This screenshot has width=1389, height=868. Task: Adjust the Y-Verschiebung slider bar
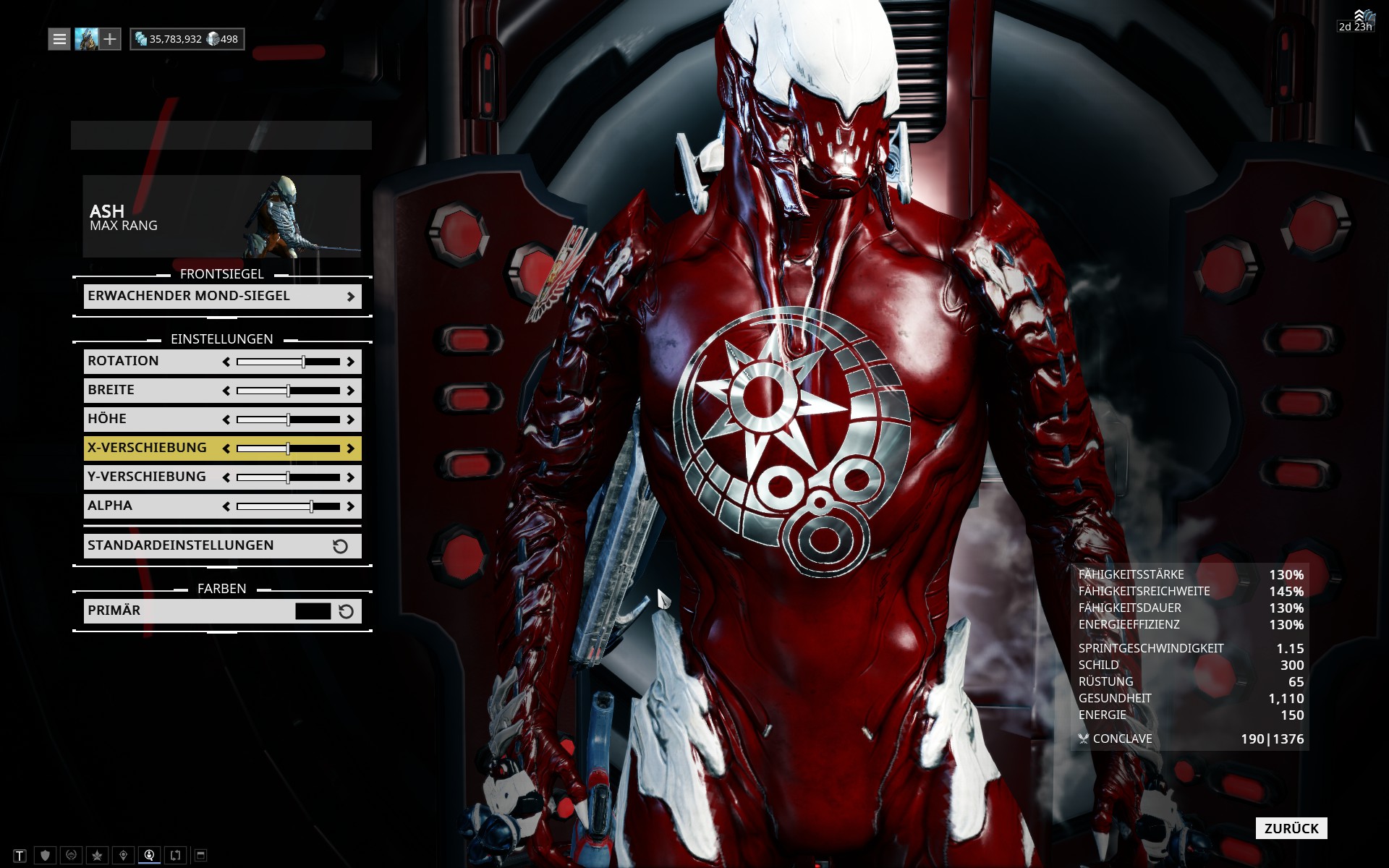(x=288, y=477)
